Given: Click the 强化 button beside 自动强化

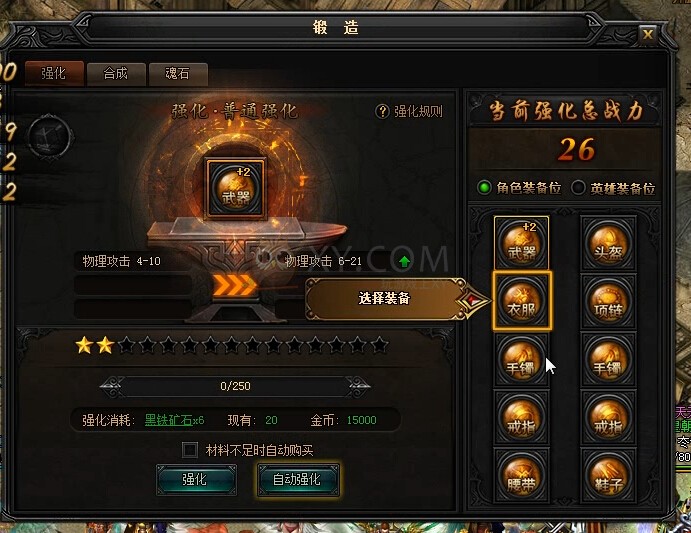Looking at the screenshot, I should 196,479.
